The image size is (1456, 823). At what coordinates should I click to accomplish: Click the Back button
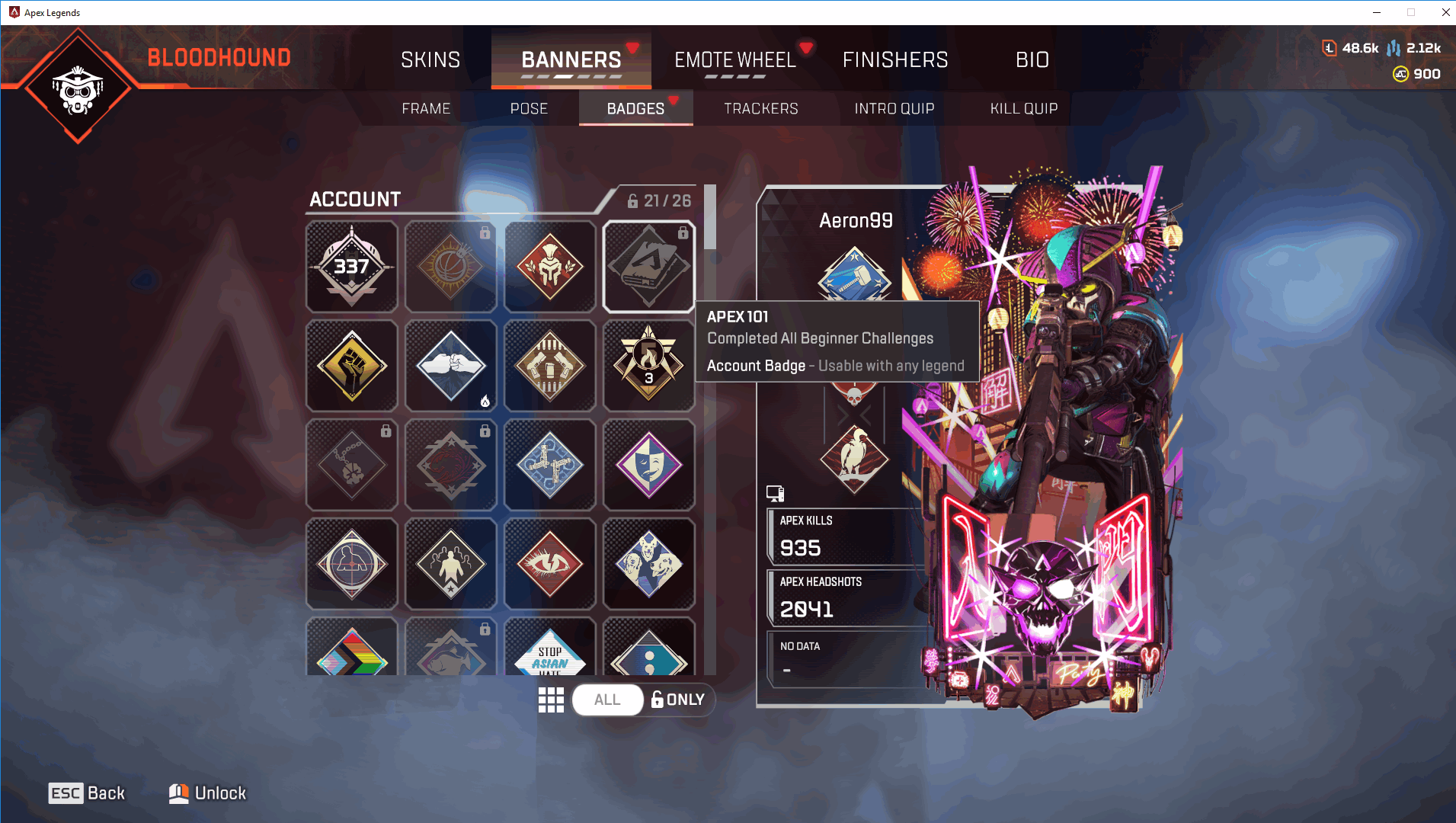(87, 793)
